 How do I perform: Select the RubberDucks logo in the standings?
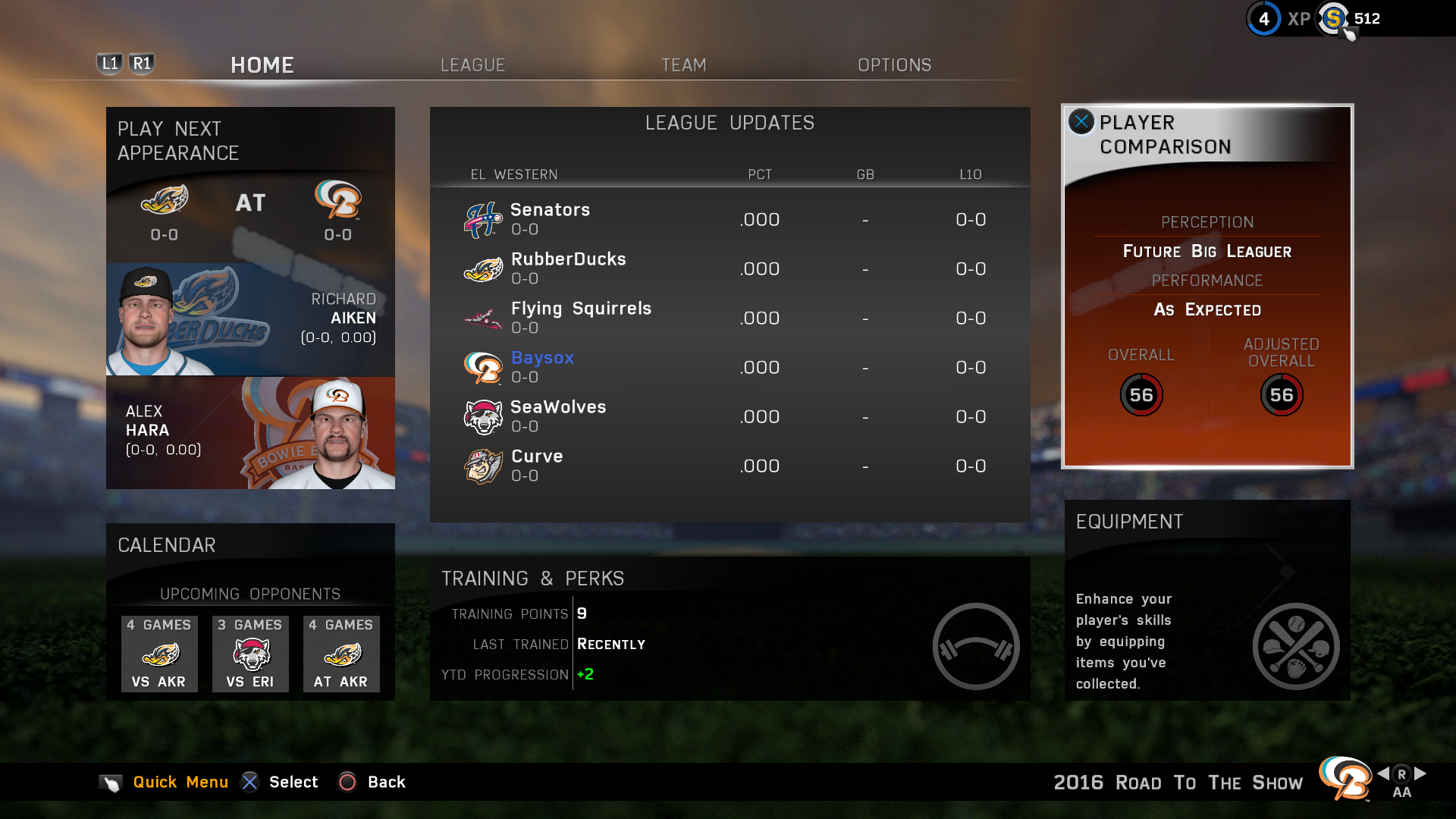pyautogui.click(x=482, y=268)
